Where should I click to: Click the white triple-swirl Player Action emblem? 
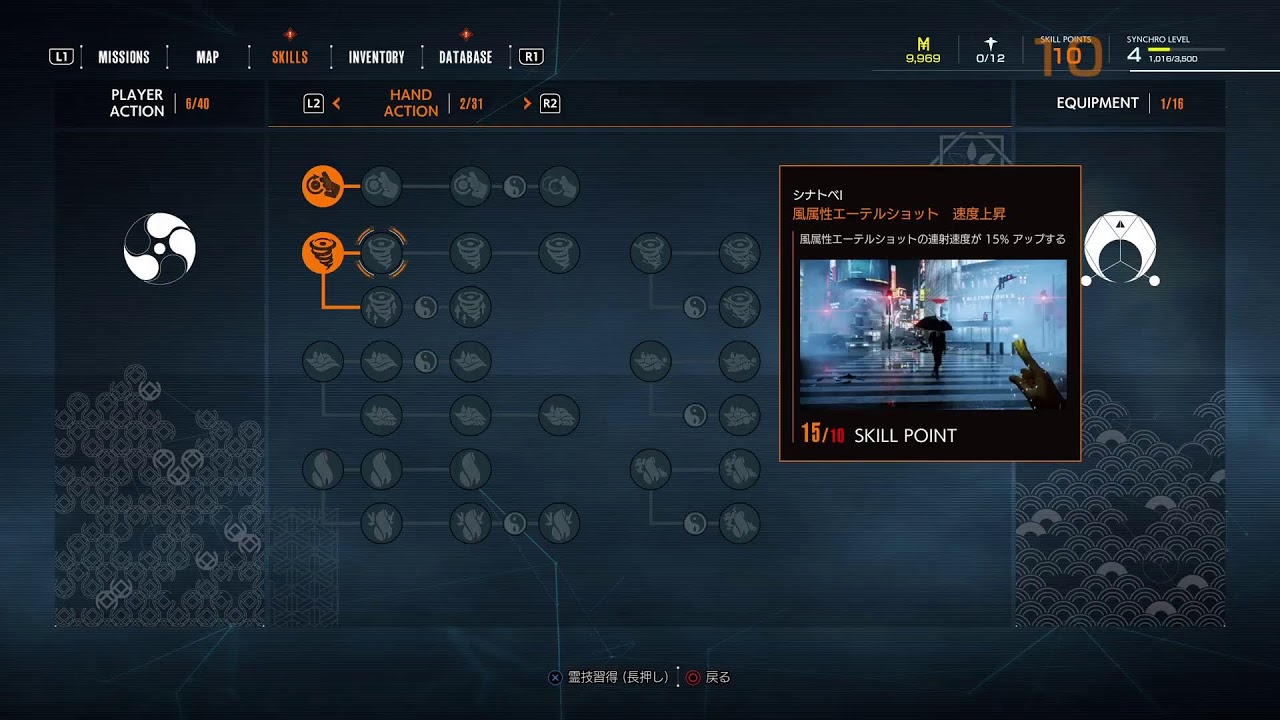(x=160, y=248)
